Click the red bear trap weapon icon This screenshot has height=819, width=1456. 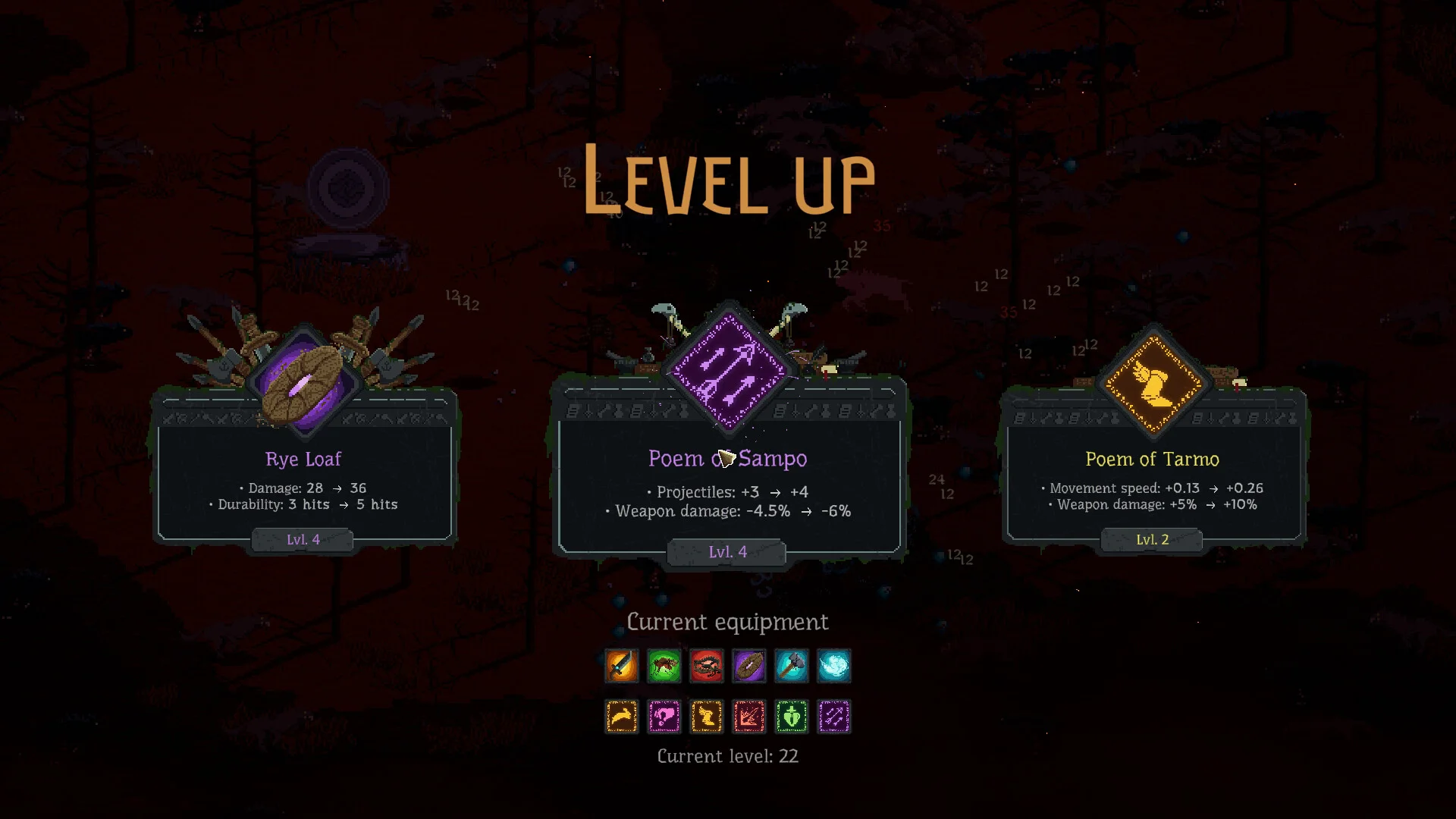tap(707, 667)
